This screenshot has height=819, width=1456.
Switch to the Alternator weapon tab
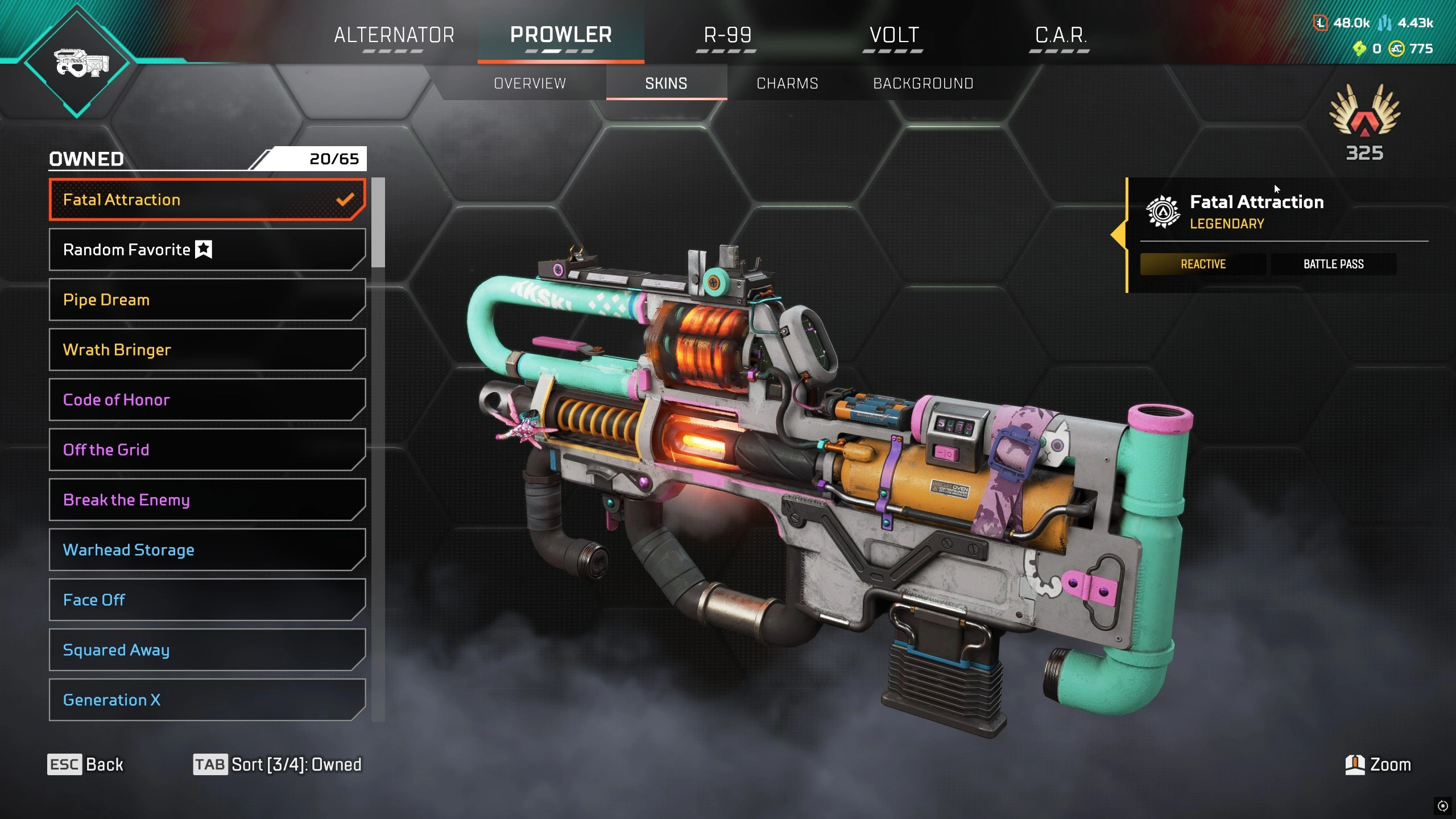tap(394, 35)
